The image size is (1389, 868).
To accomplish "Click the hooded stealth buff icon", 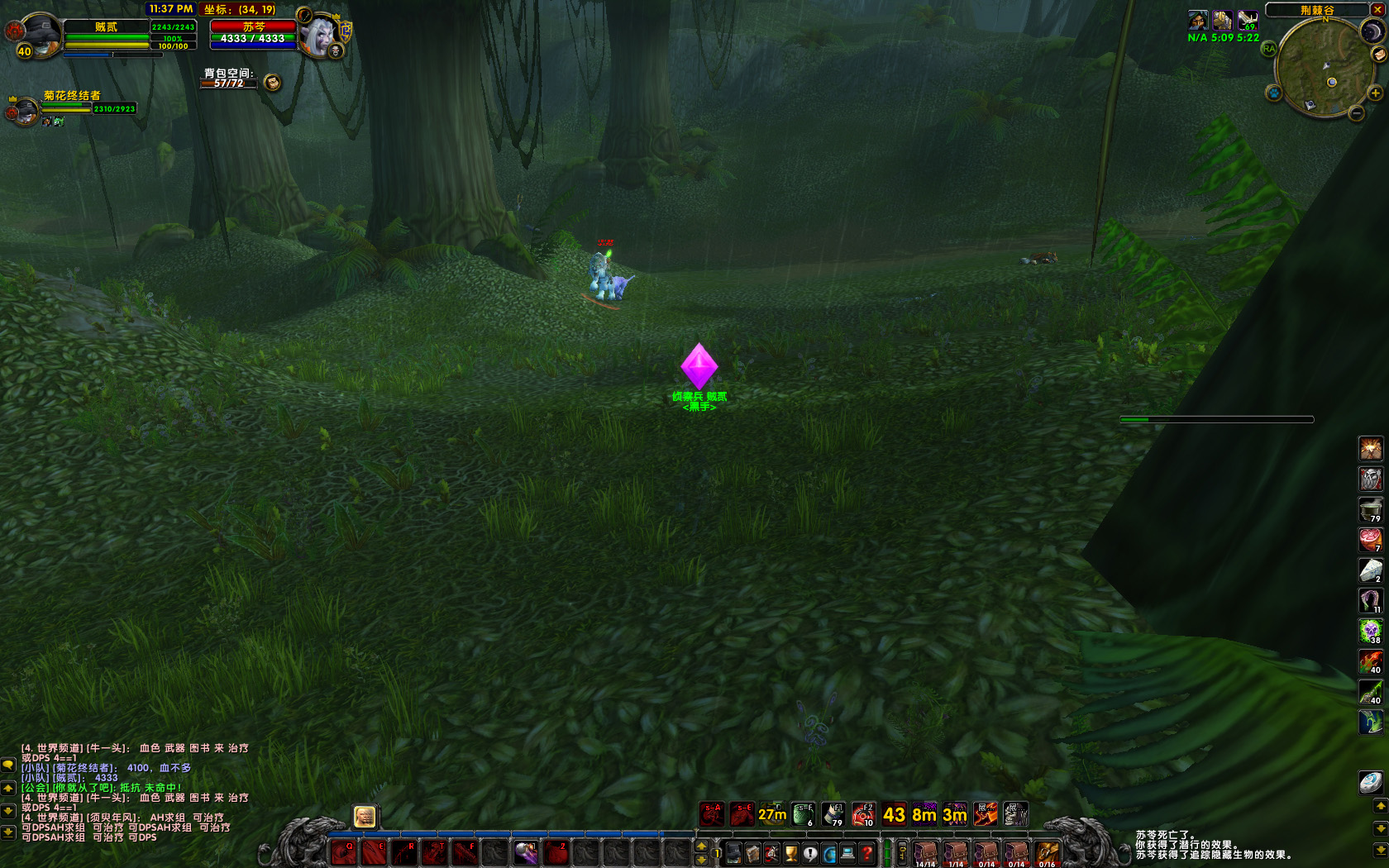I will pyautogui.click(x=1198, y=20).
